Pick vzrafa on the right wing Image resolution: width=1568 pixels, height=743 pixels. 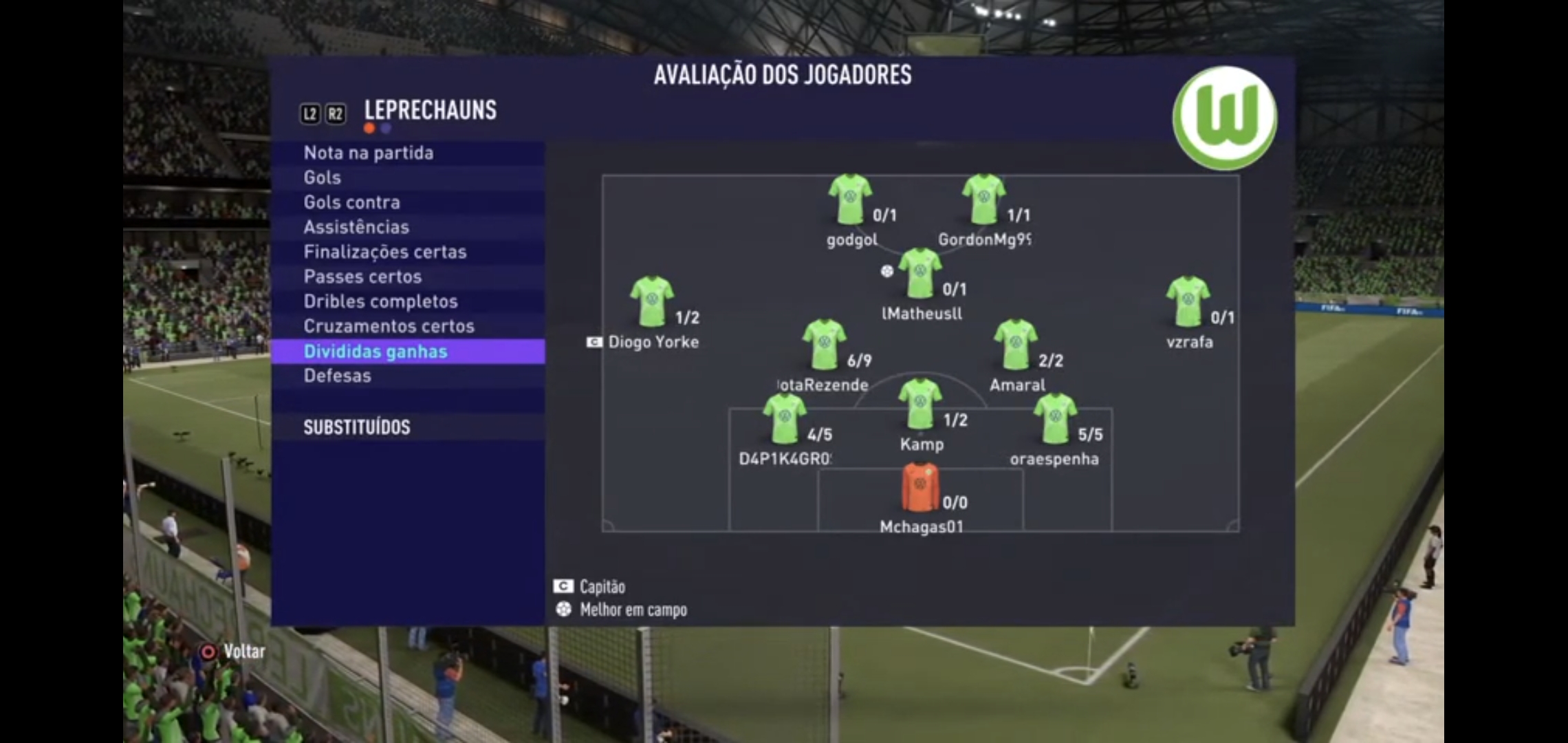(1188, 301)
